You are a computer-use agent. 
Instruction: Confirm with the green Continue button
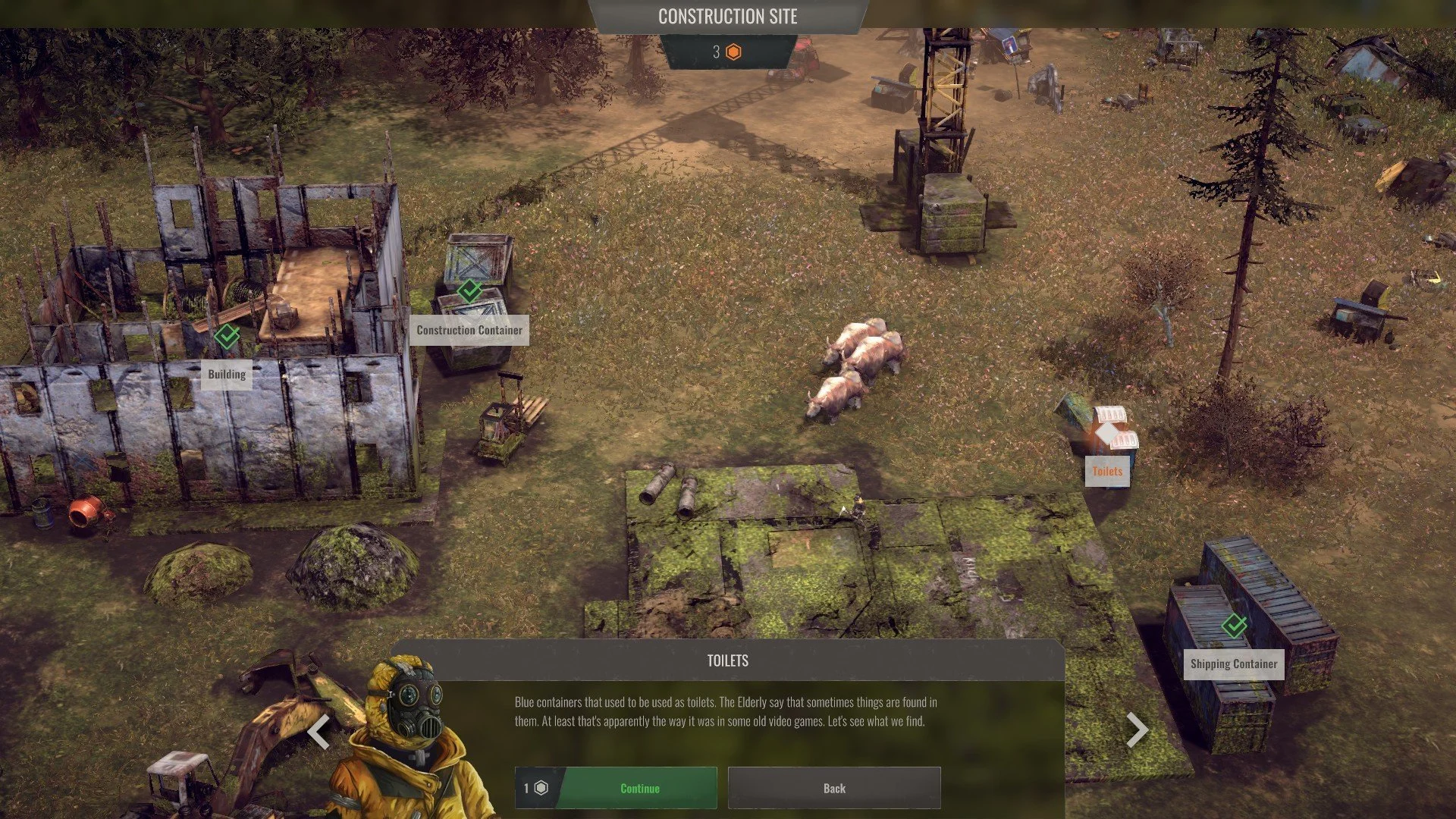pyautogui.click(x=639, y=788)
